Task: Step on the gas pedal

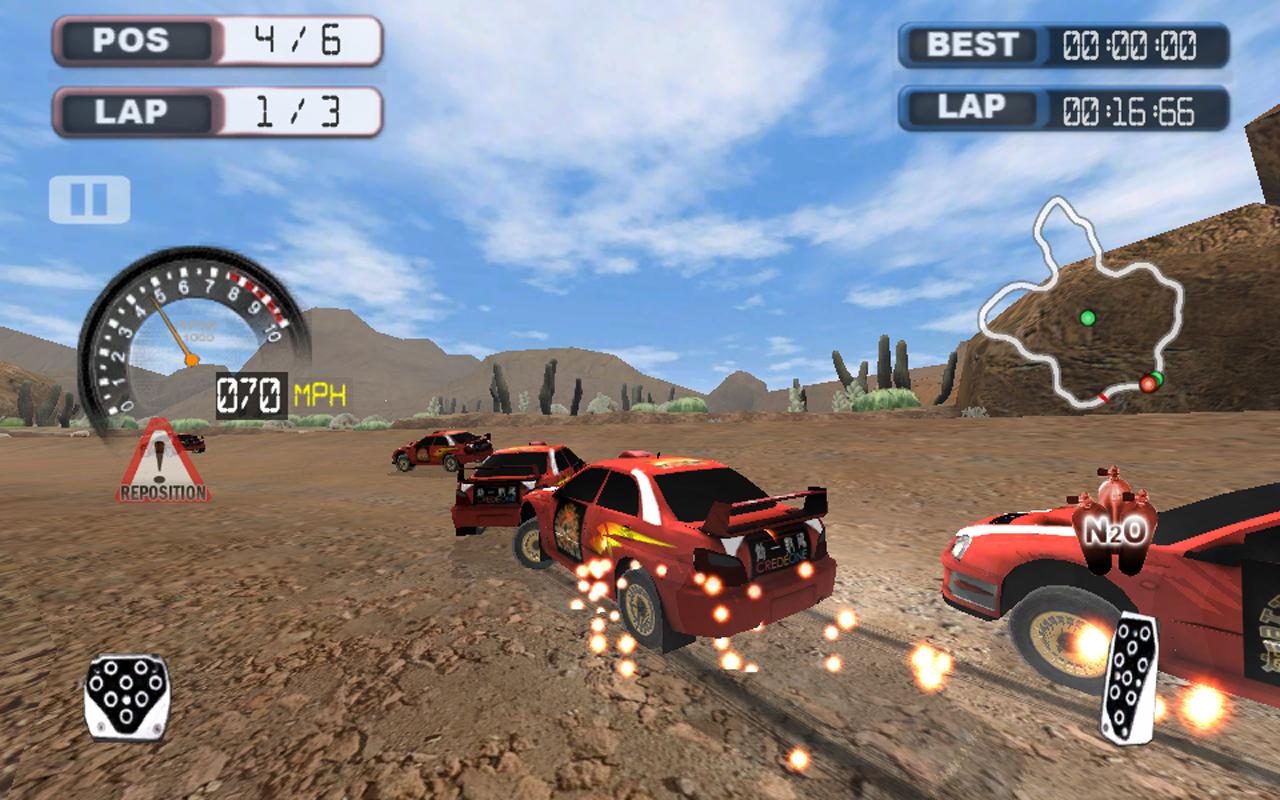Action: point(1130,676)
